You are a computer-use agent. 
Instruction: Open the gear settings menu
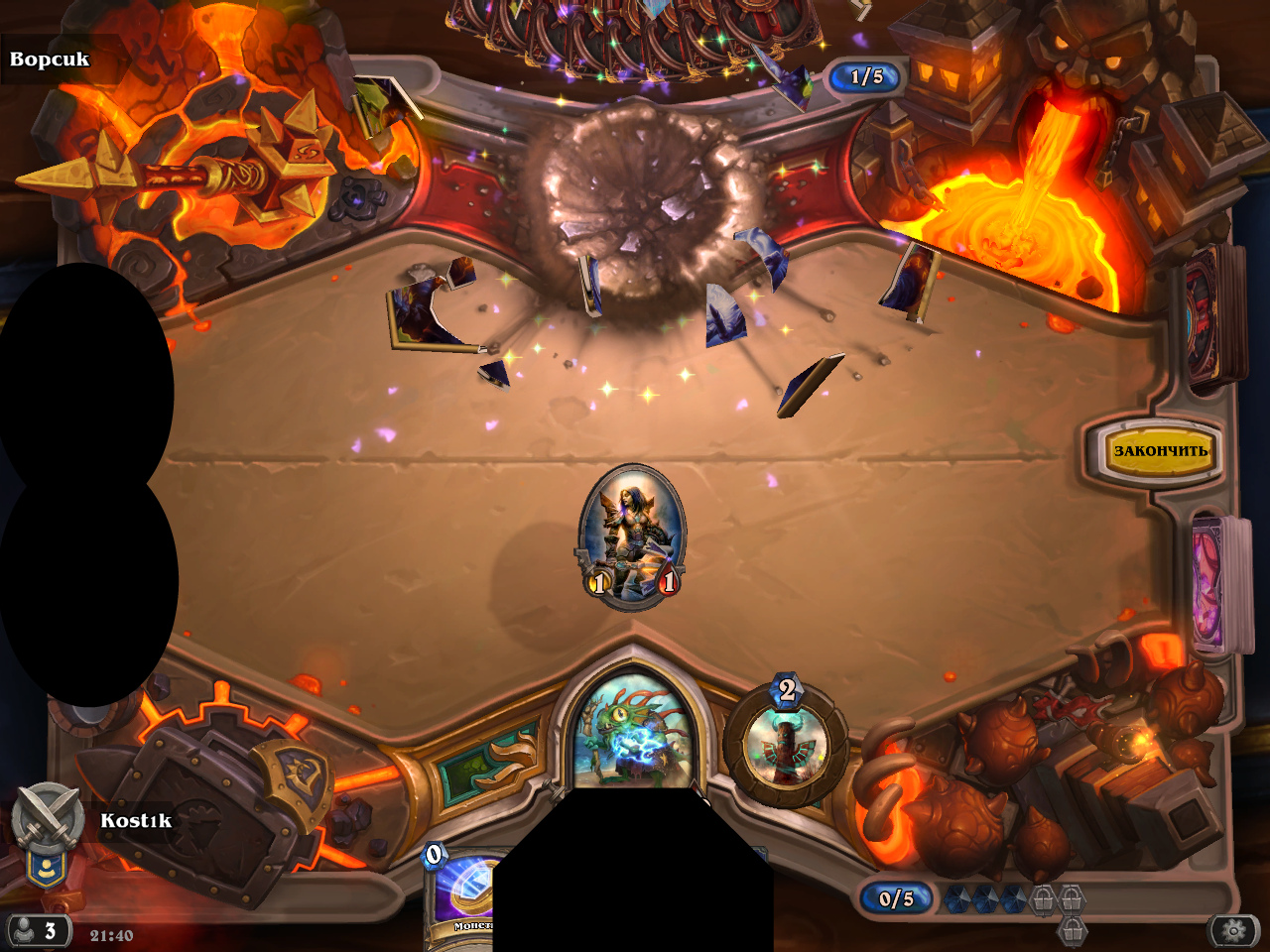coord(1233,930)
